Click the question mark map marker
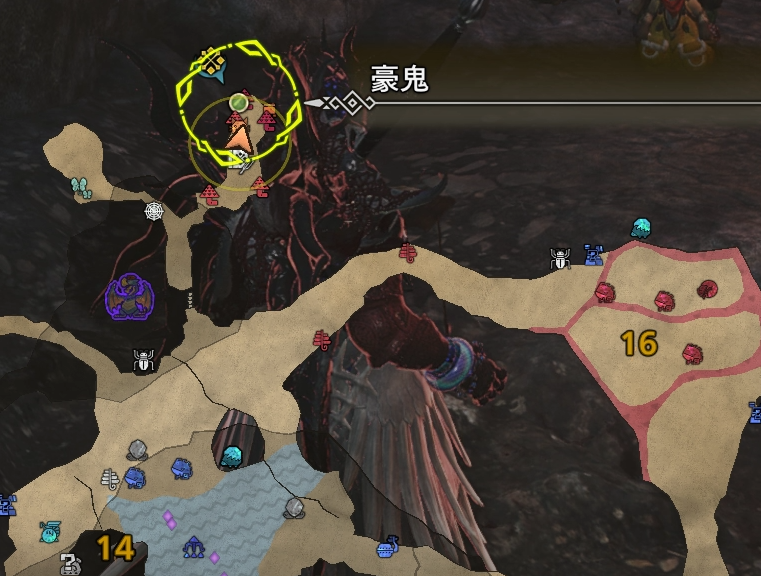The image size is (761, 576). click(x=70, y=564)
